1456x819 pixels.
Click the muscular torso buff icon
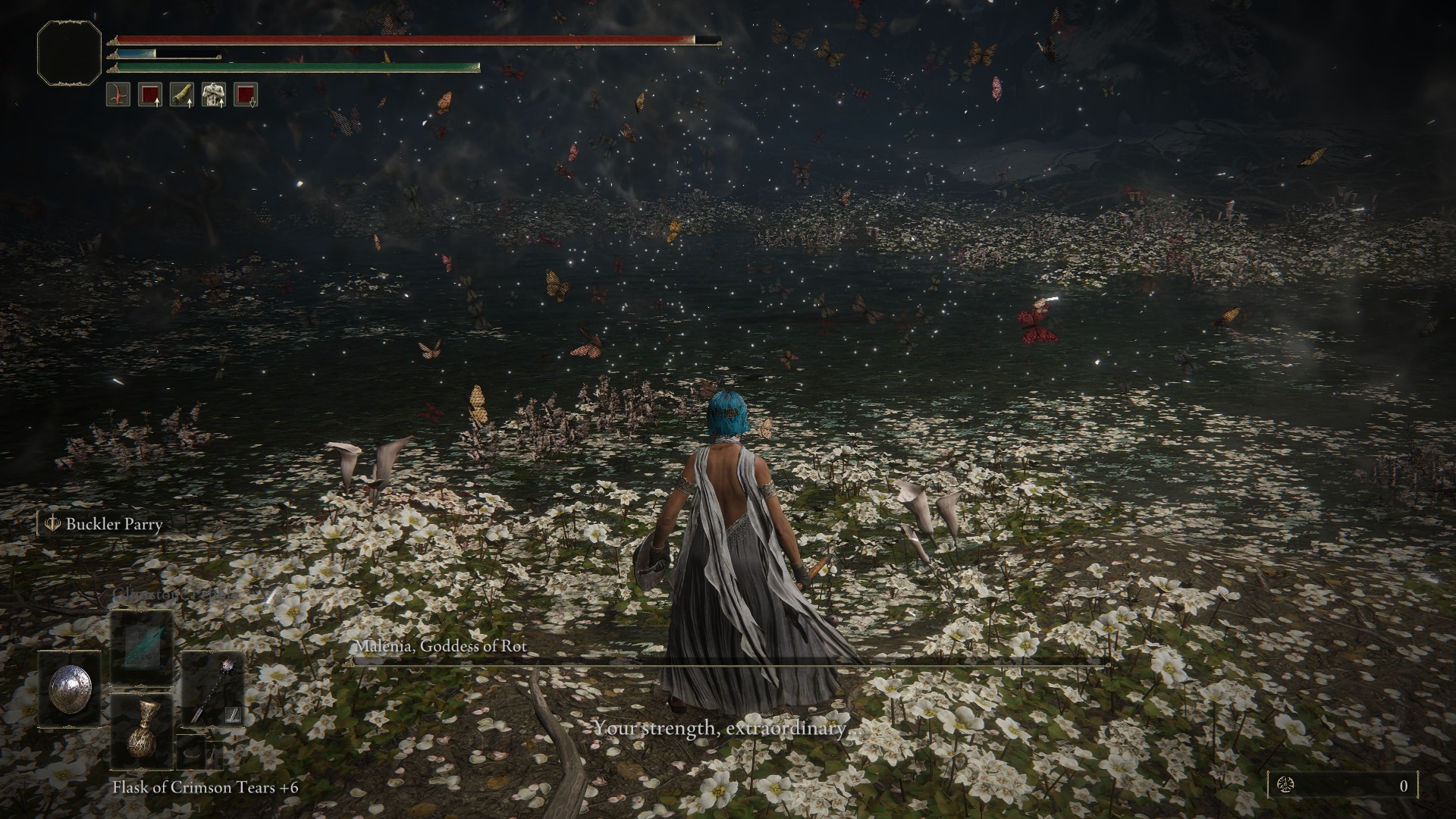point(214,95)
